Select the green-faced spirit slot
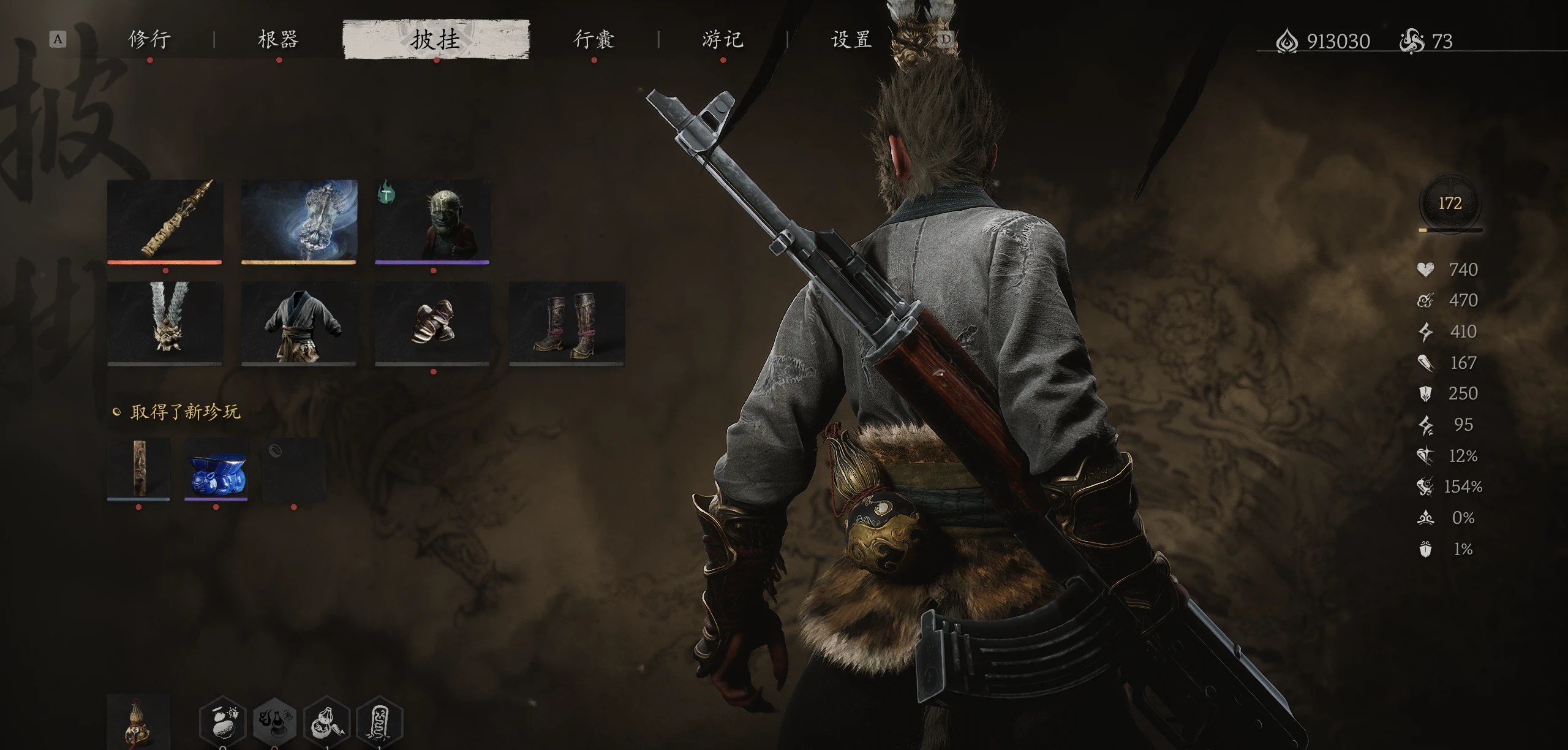The image size is (1568, 750). pos(432,221)
